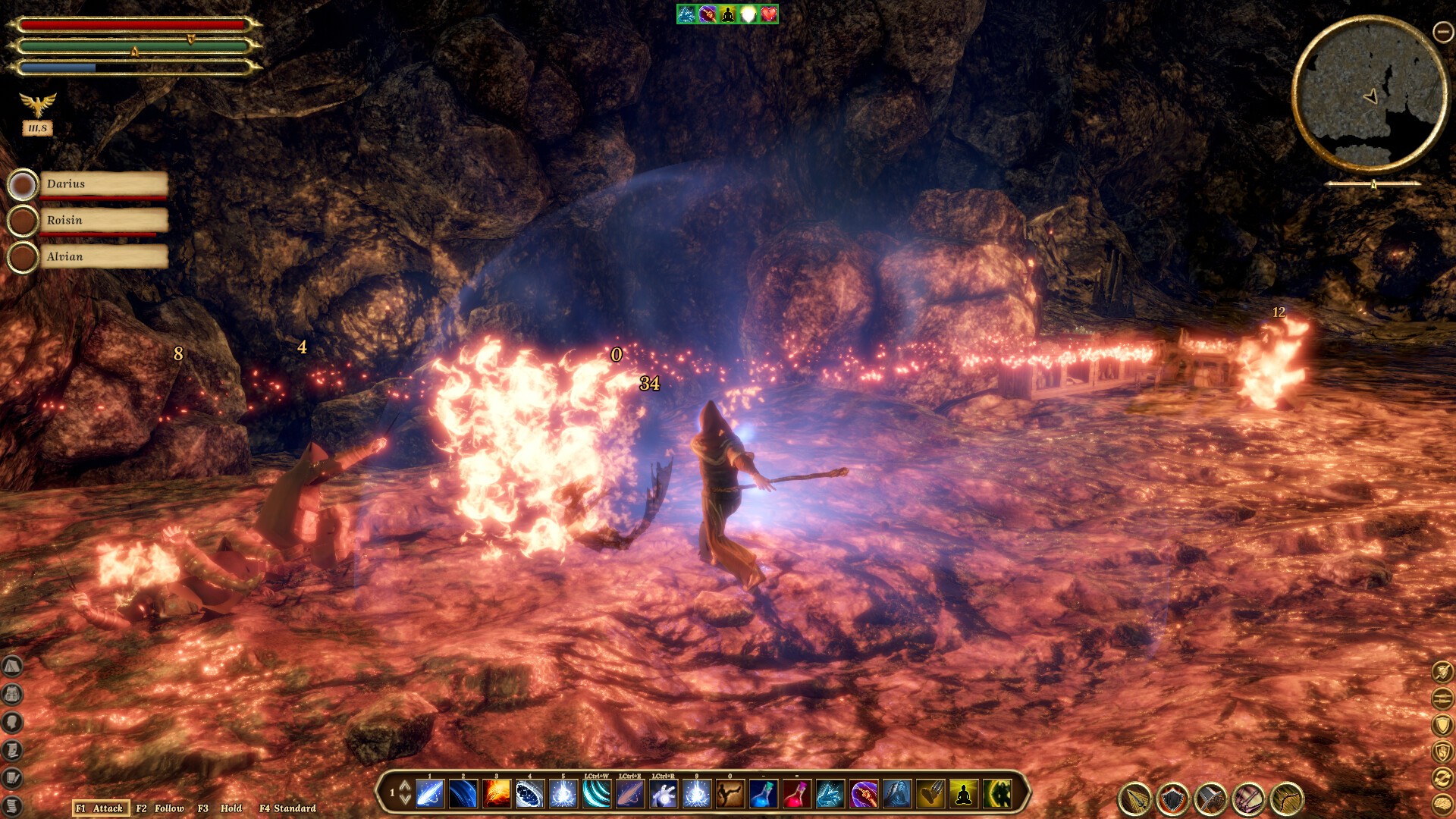1456x819 pixels.
Task: Open the character head profile button
Action: pos(12,722)
